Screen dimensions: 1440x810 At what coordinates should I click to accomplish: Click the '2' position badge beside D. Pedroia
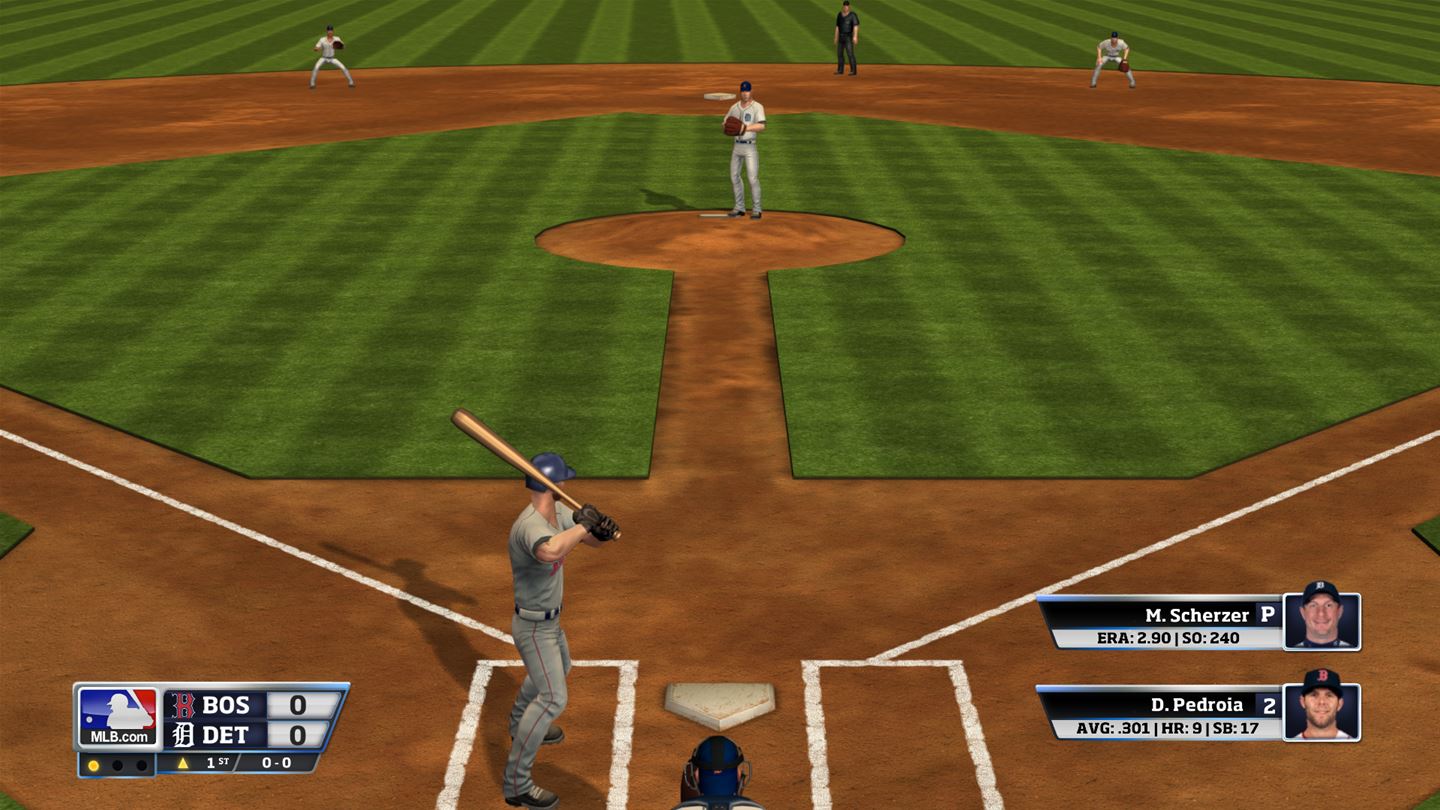[x=1269, y=705]
